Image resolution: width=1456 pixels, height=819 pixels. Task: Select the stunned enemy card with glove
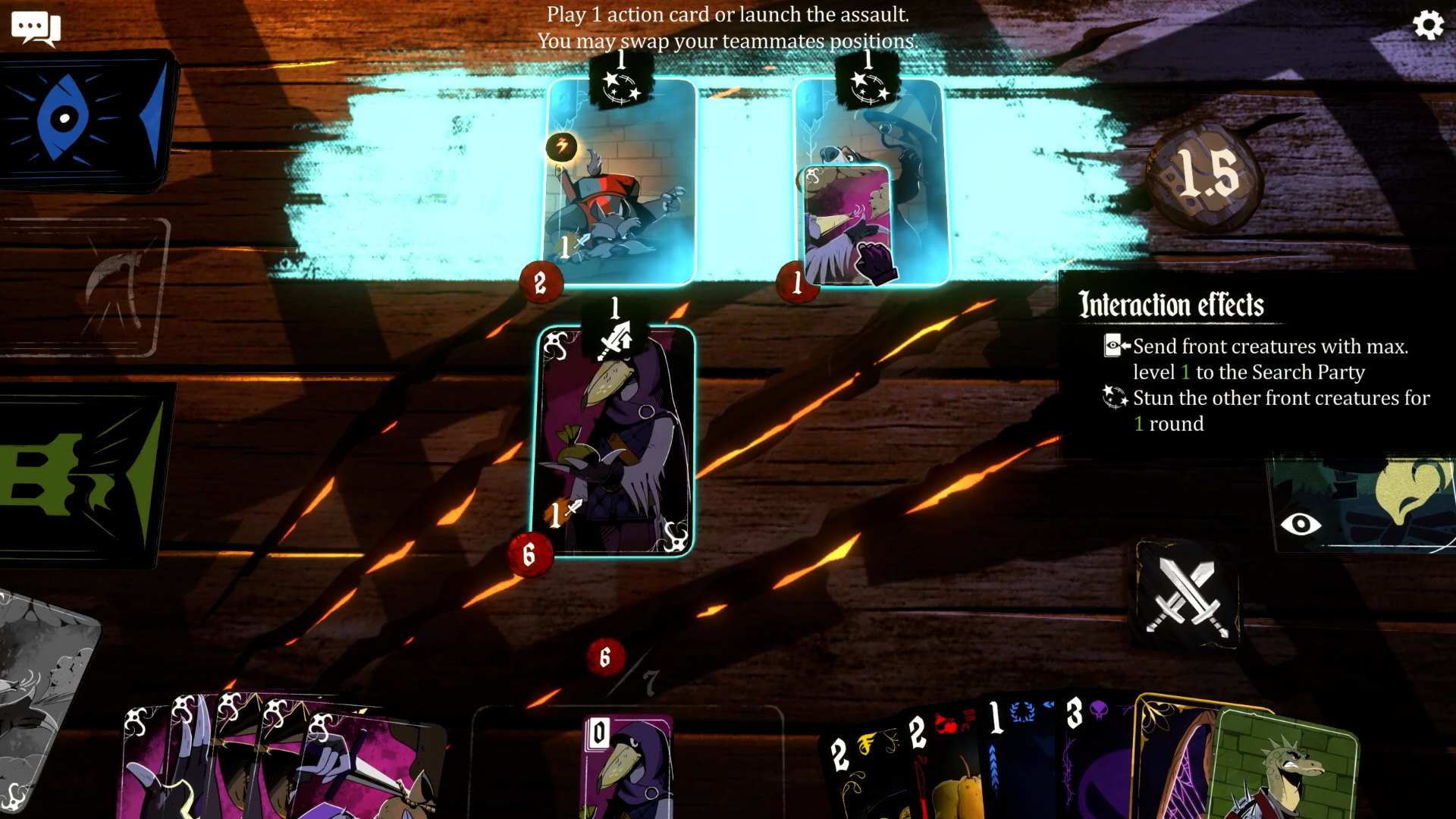point(870,182)
